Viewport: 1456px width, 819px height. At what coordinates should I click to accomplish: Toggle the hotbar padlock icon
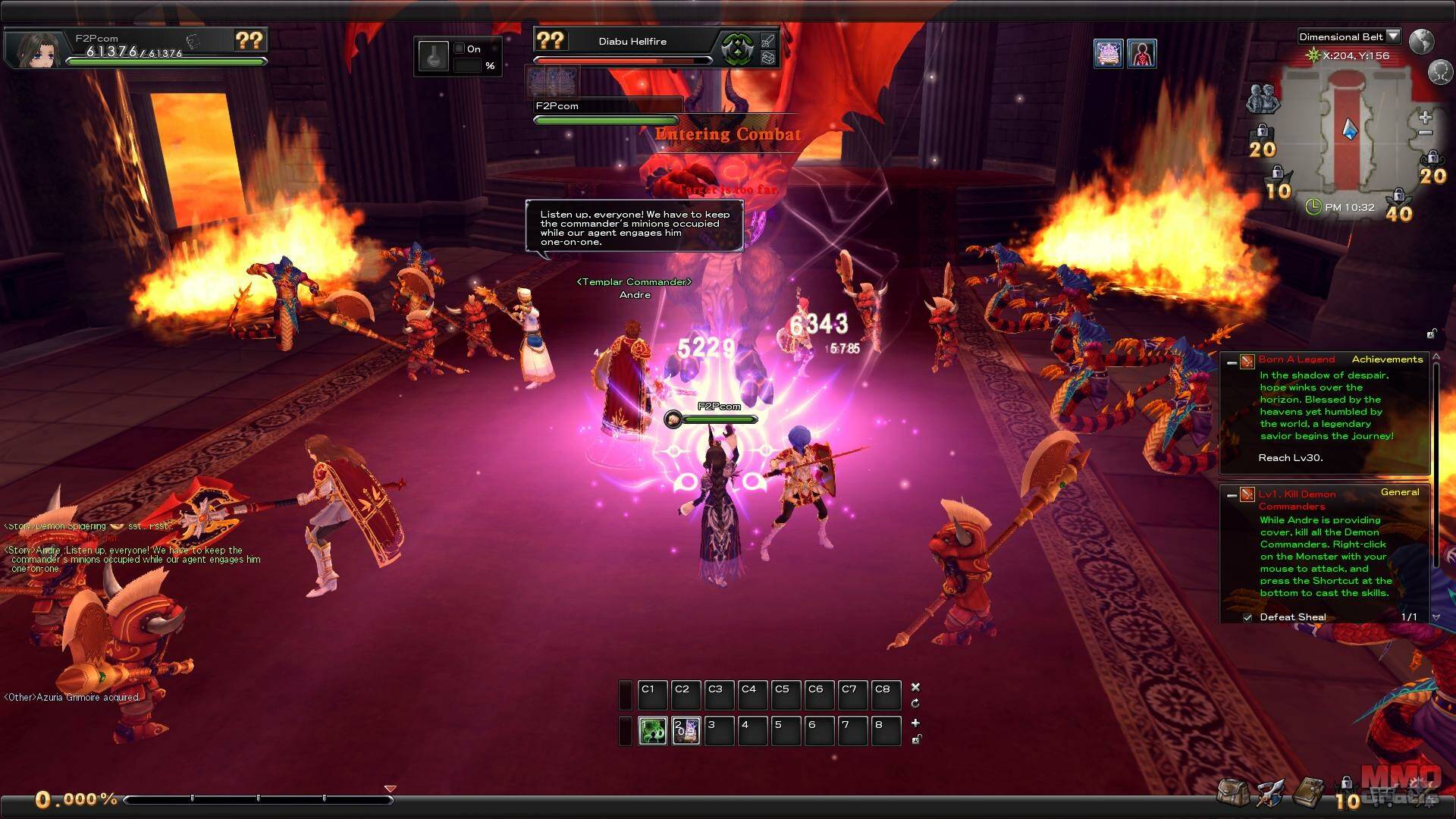coord(915,739)
